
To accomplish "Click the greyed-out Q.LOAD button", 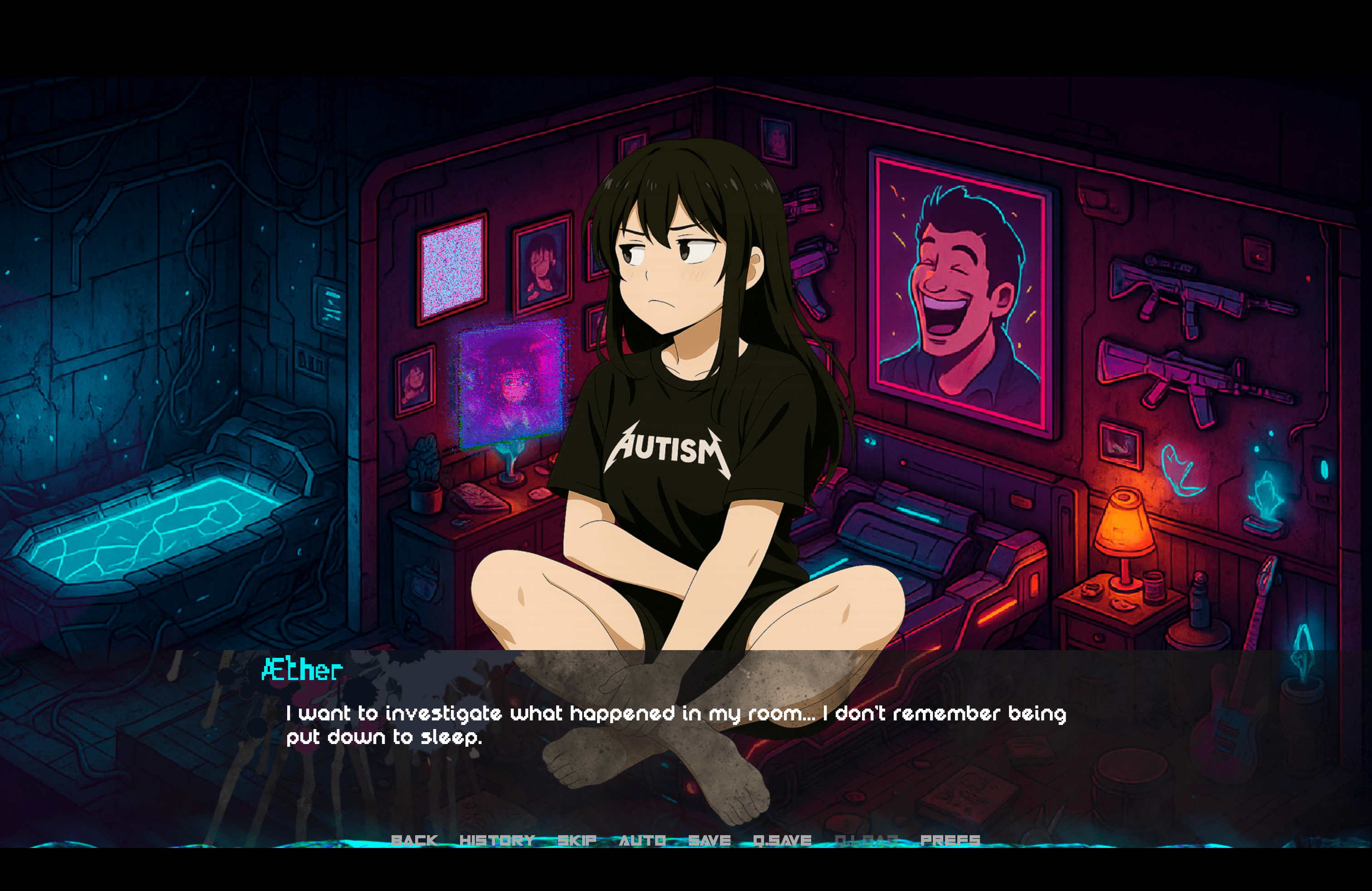I will coord(866,840).
